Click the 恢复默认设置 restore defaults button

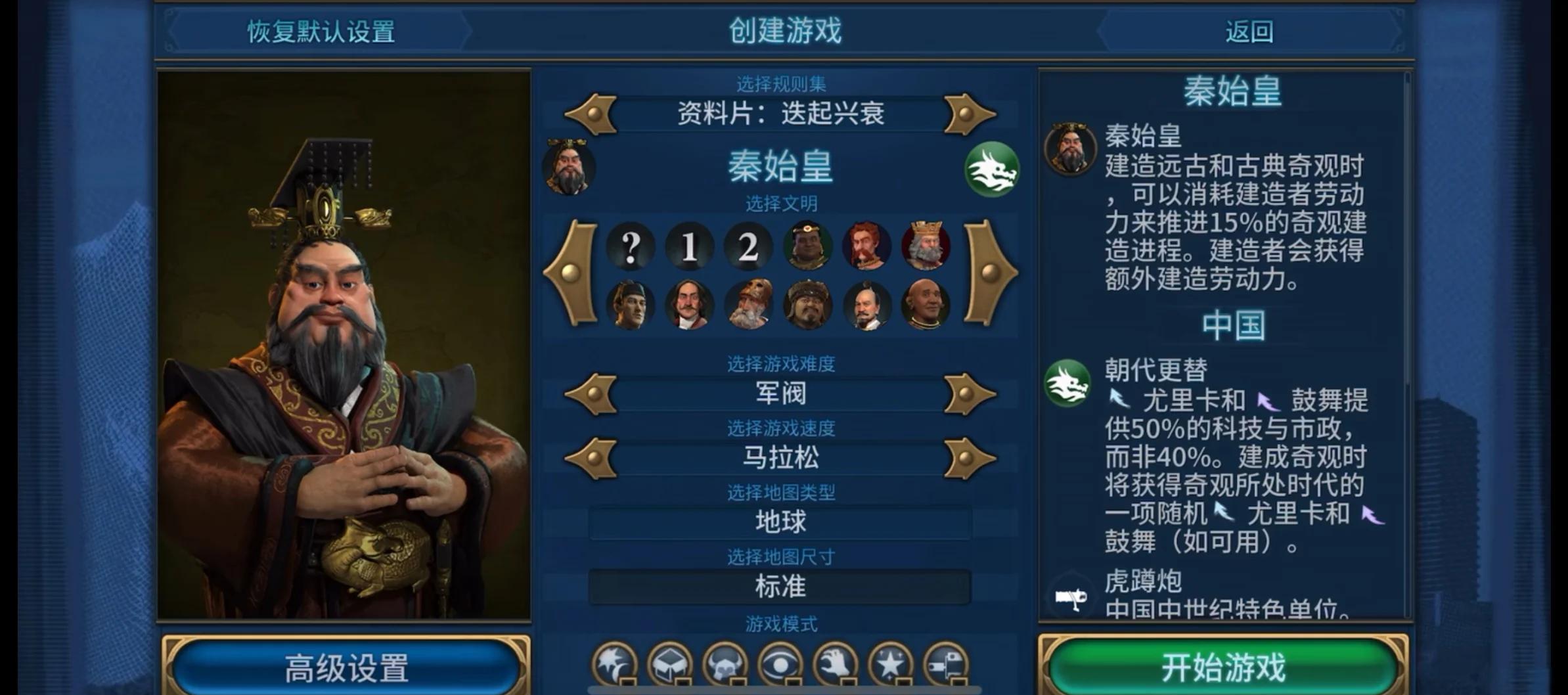[321, 31]
